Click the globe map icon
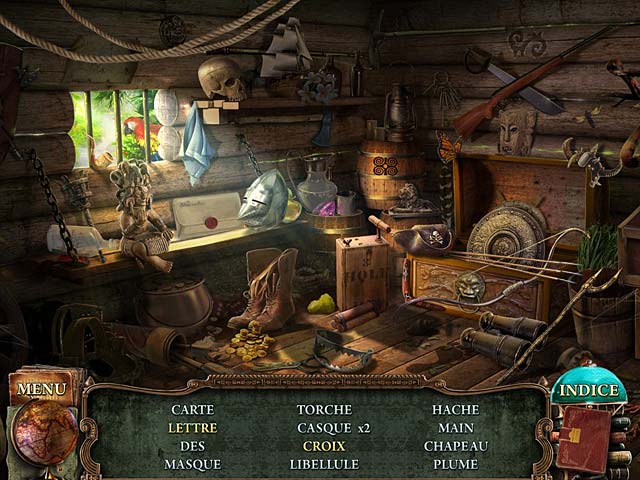This screenshot has height=480, width=640. point(45,434)
